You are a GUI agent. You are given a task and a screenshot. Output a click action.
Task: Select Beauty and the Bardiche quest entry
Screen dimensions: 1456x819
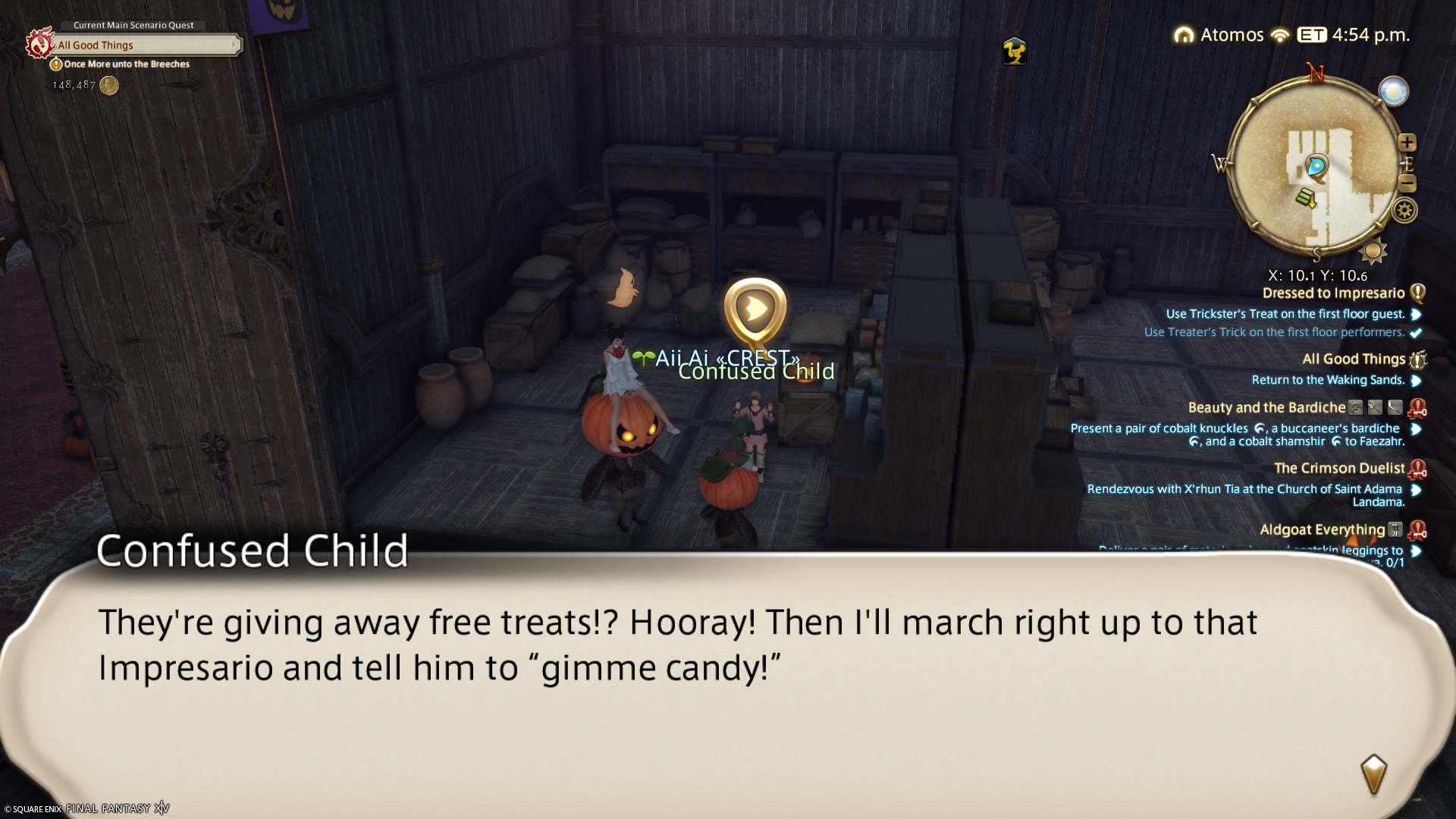click(1266, 408)
